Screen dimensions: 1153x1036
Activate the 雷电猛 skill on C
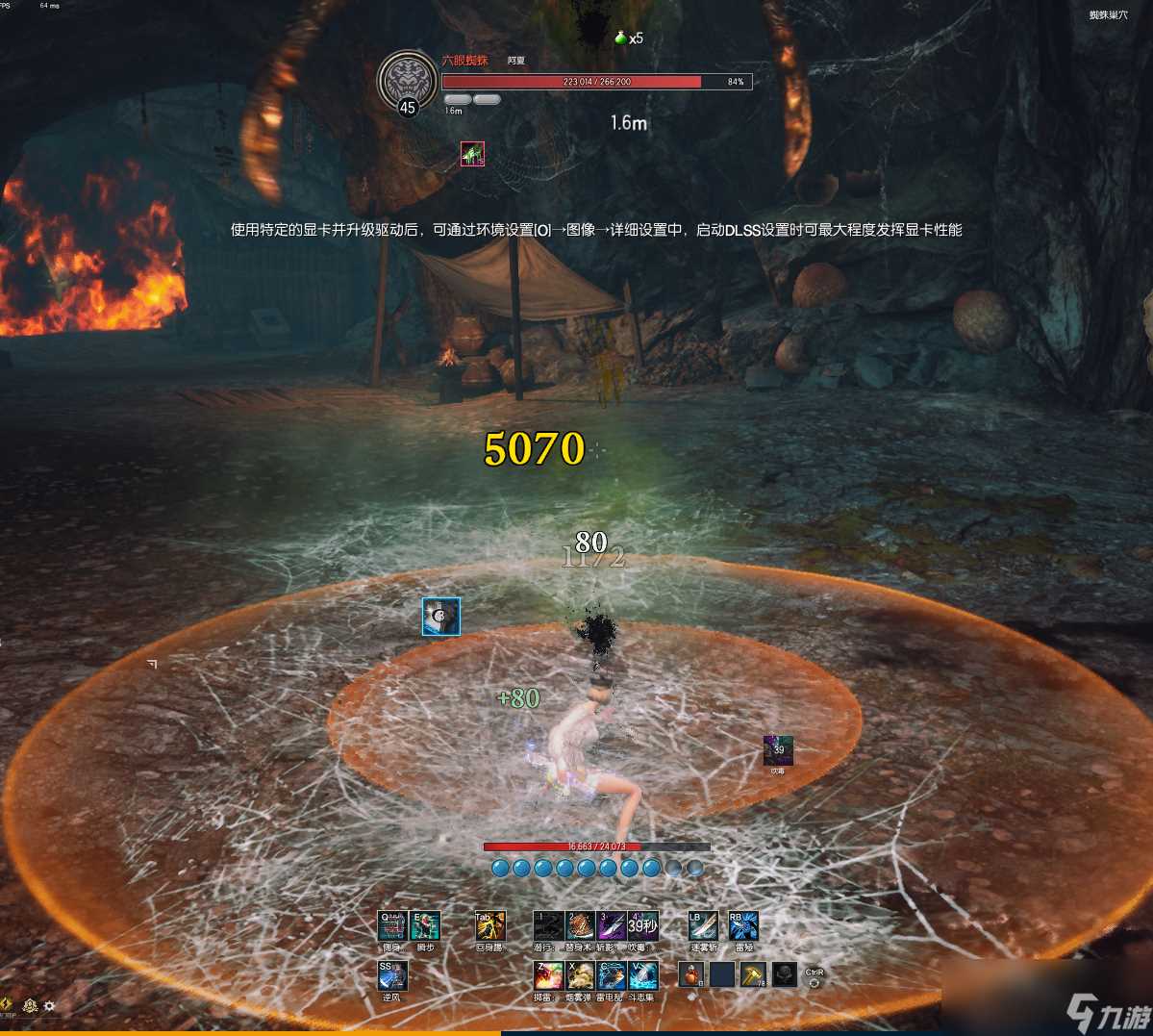(612, 976)
